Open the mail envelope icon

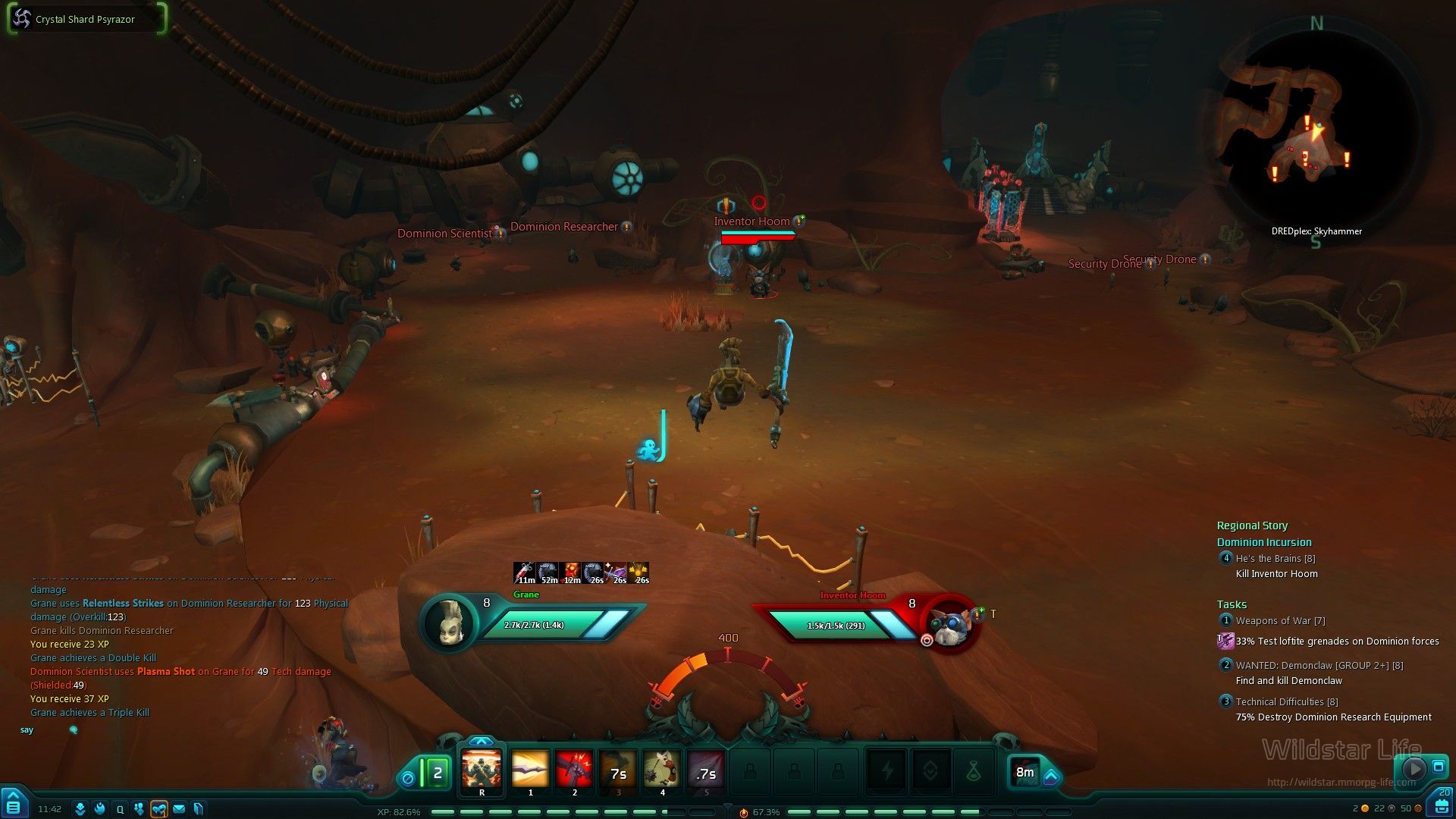(179, 809)
